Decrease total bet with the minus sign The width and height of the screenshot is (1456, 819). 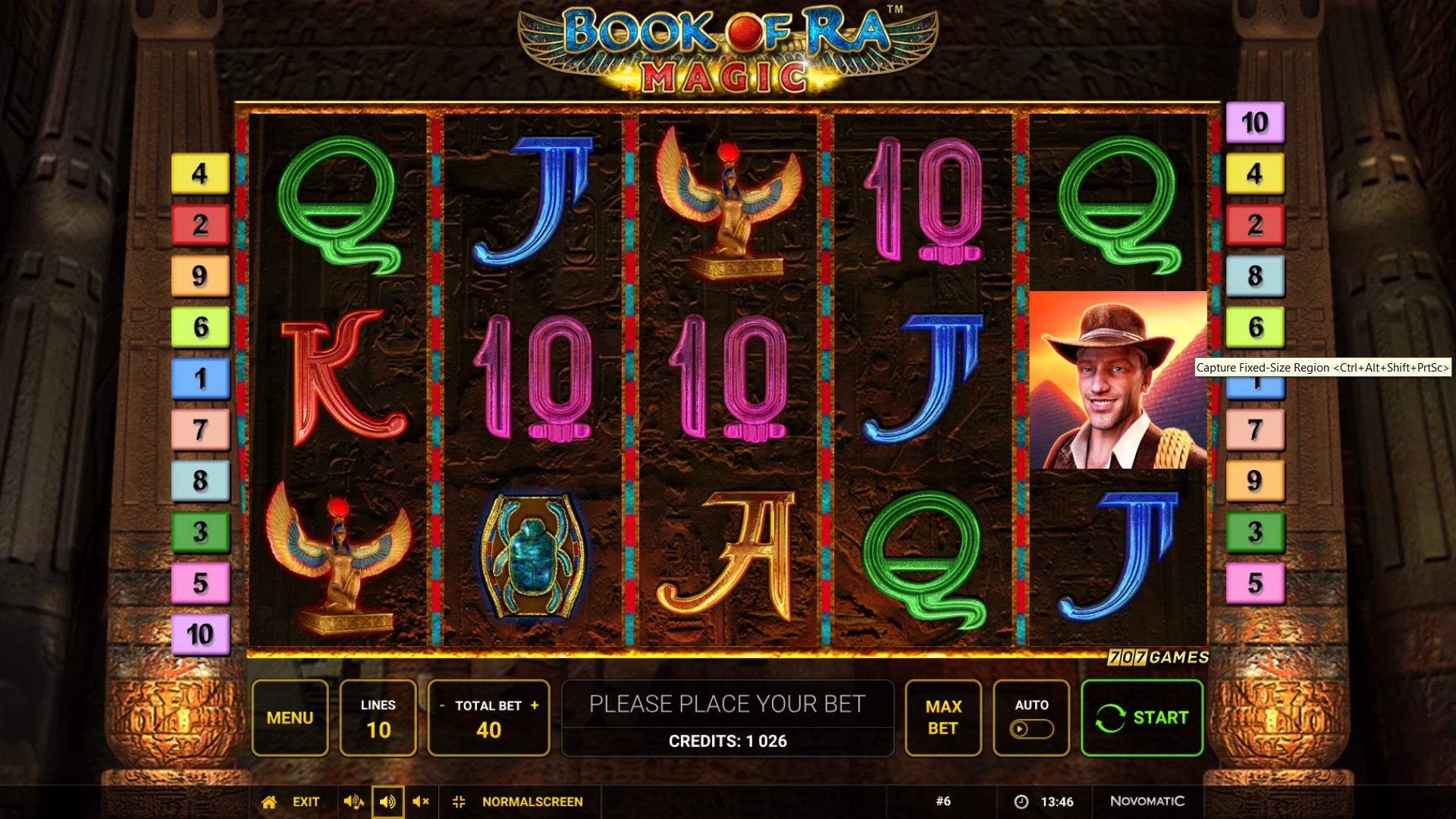pyautogui.click(x=442, y=705)
